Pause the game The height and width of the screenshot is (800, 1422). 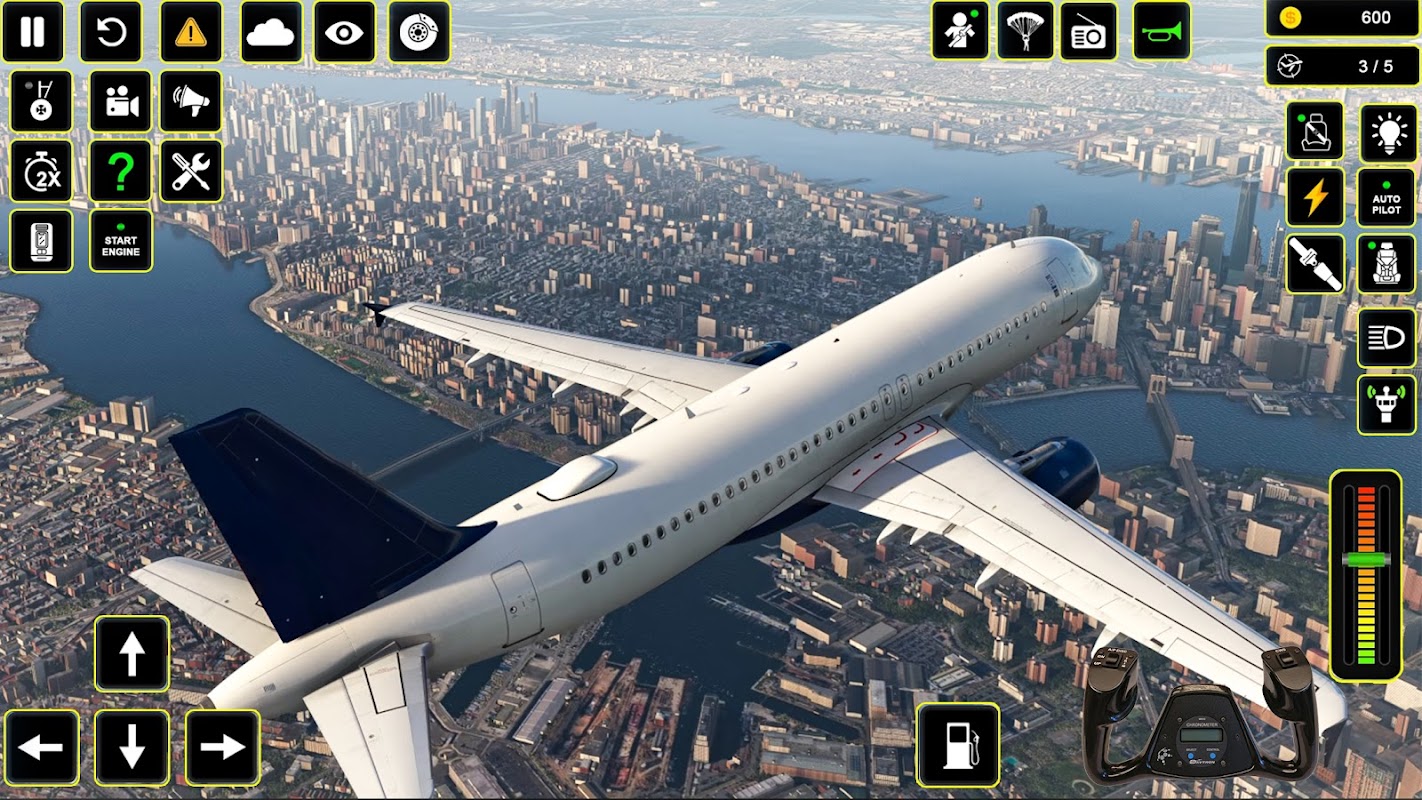coord(33,32)
